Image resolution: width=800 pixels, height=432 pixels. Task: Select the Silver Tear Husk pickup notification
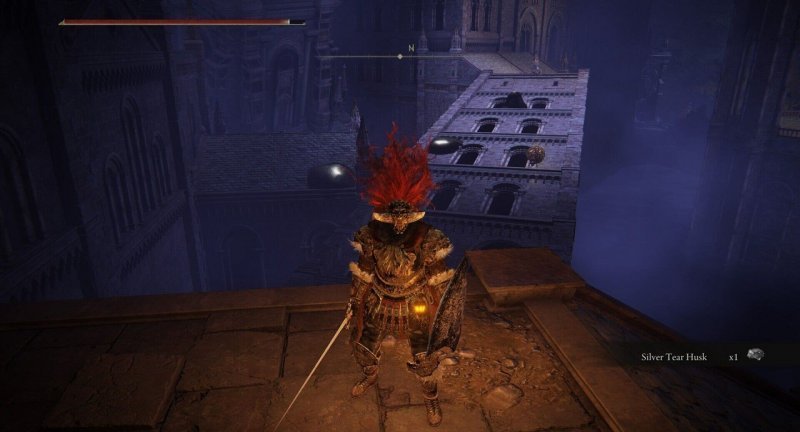click(700, 355)
